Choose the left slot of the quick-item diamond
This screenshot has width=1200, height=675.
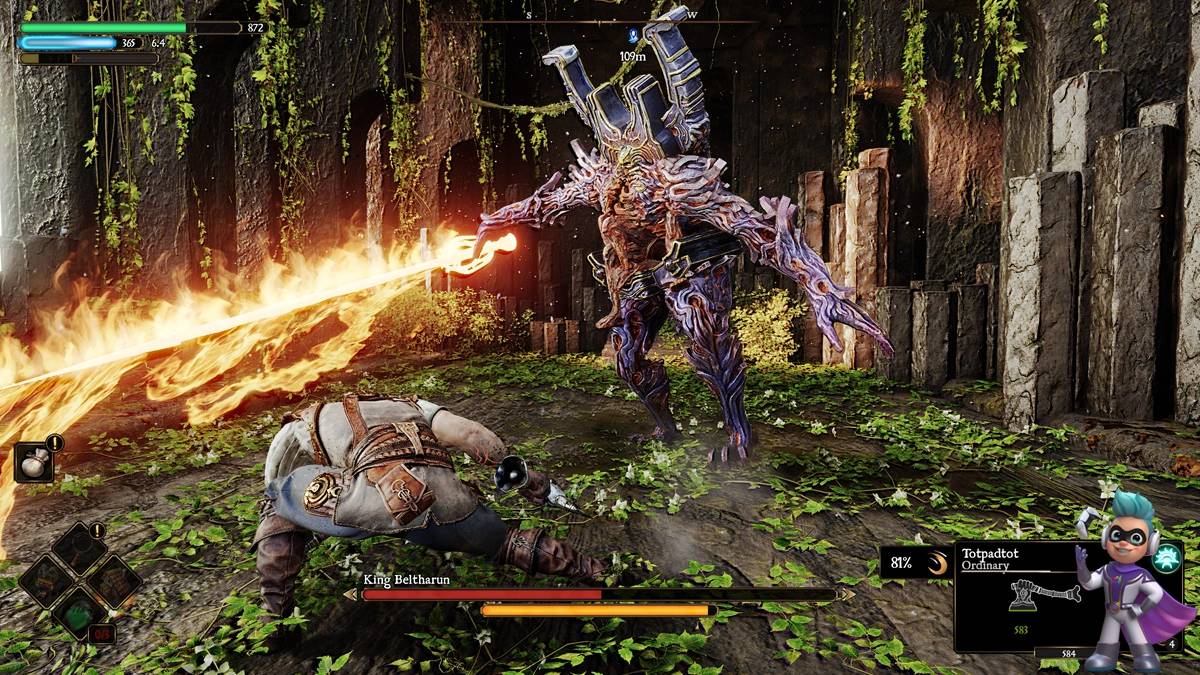tap(48, 580)
